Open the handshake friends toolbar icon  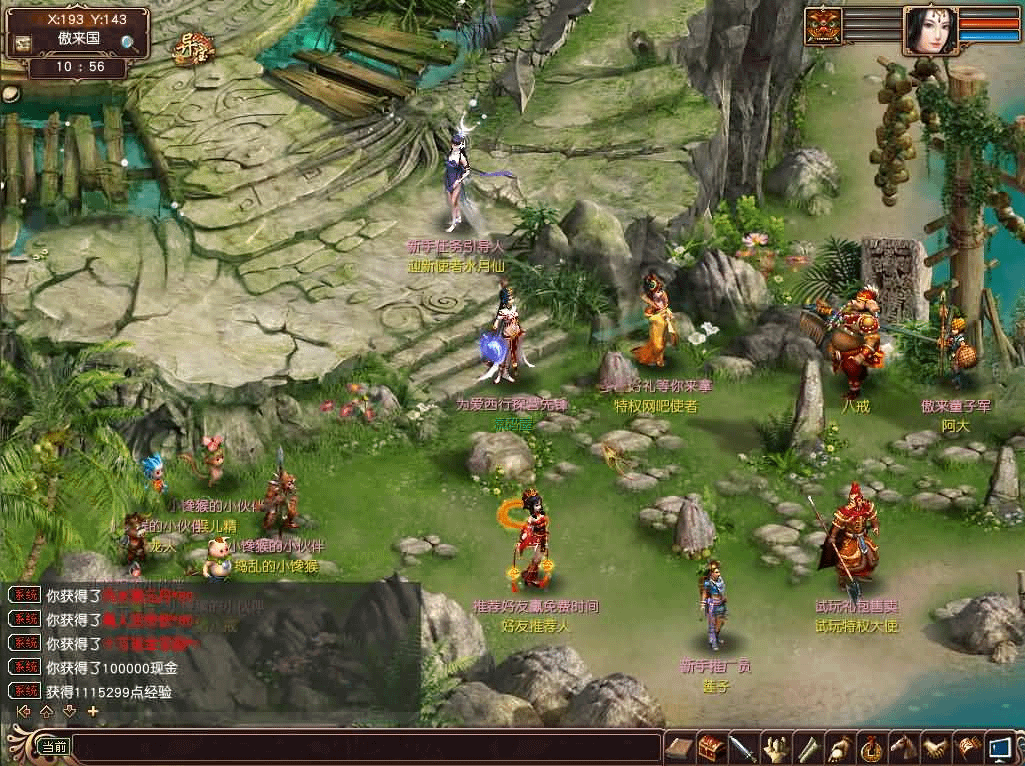pos(935,747)
